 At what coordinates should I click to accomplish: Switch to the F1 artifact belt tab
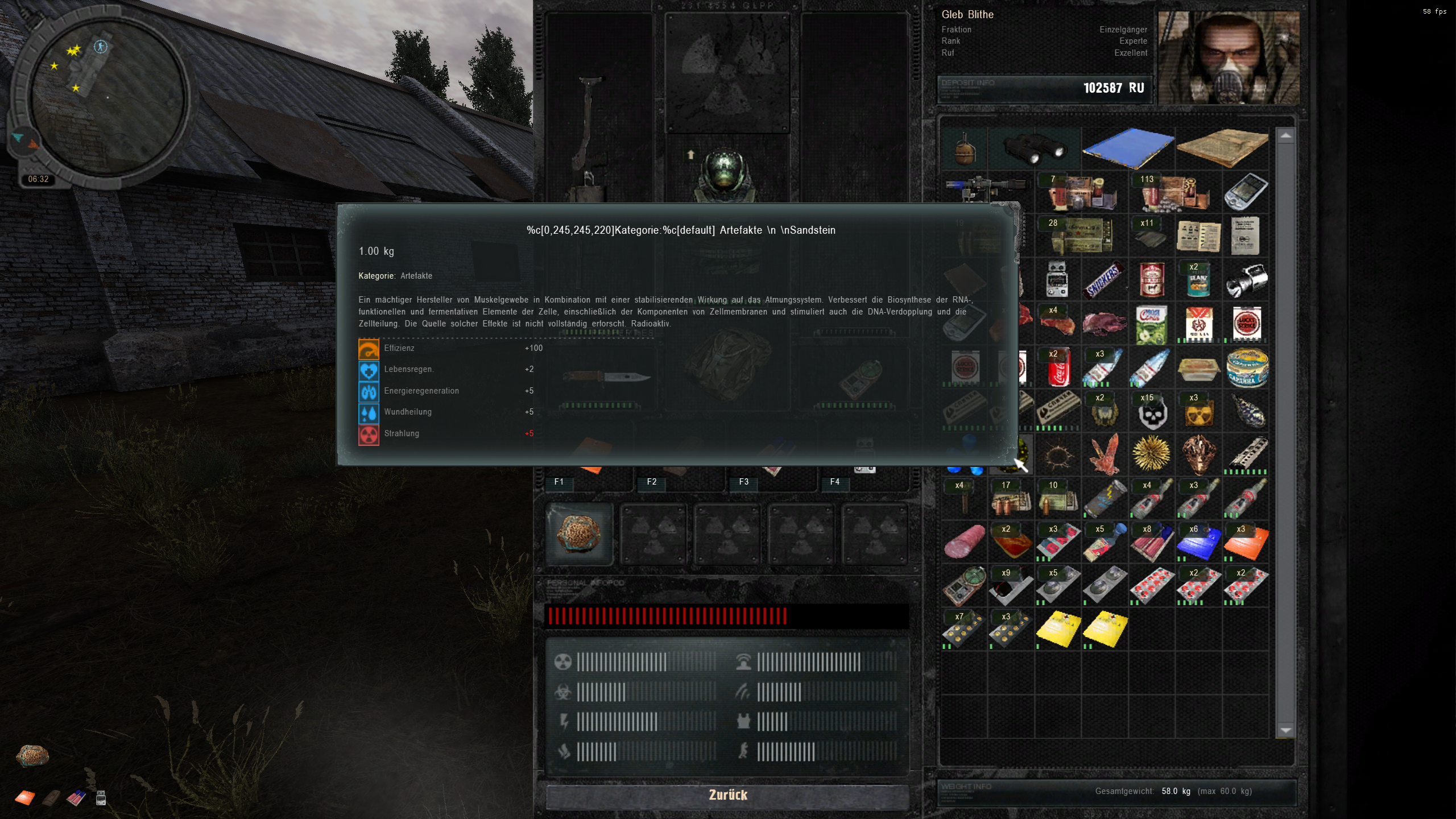coord(559,482)
